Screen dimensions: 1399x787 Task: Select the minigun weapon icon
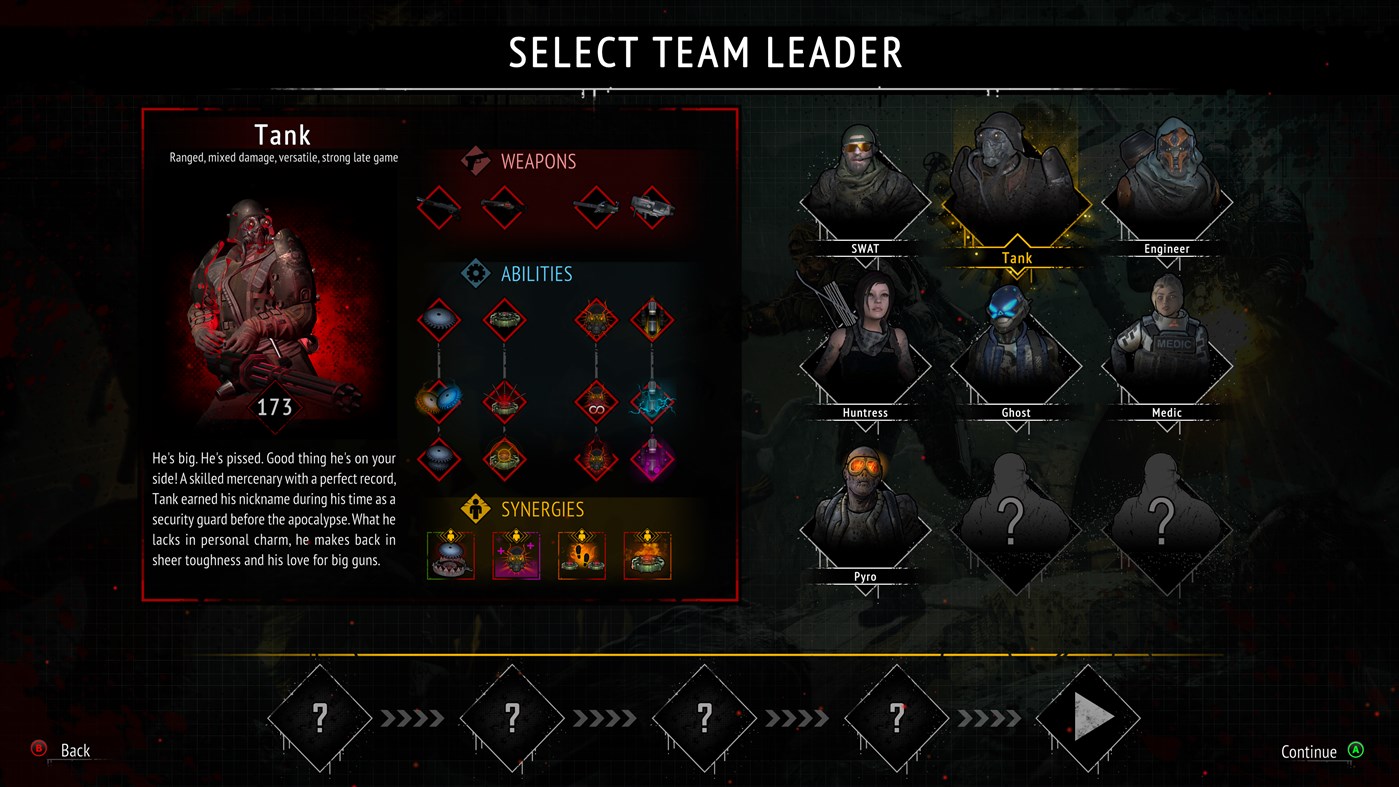(x=652, y=209)
